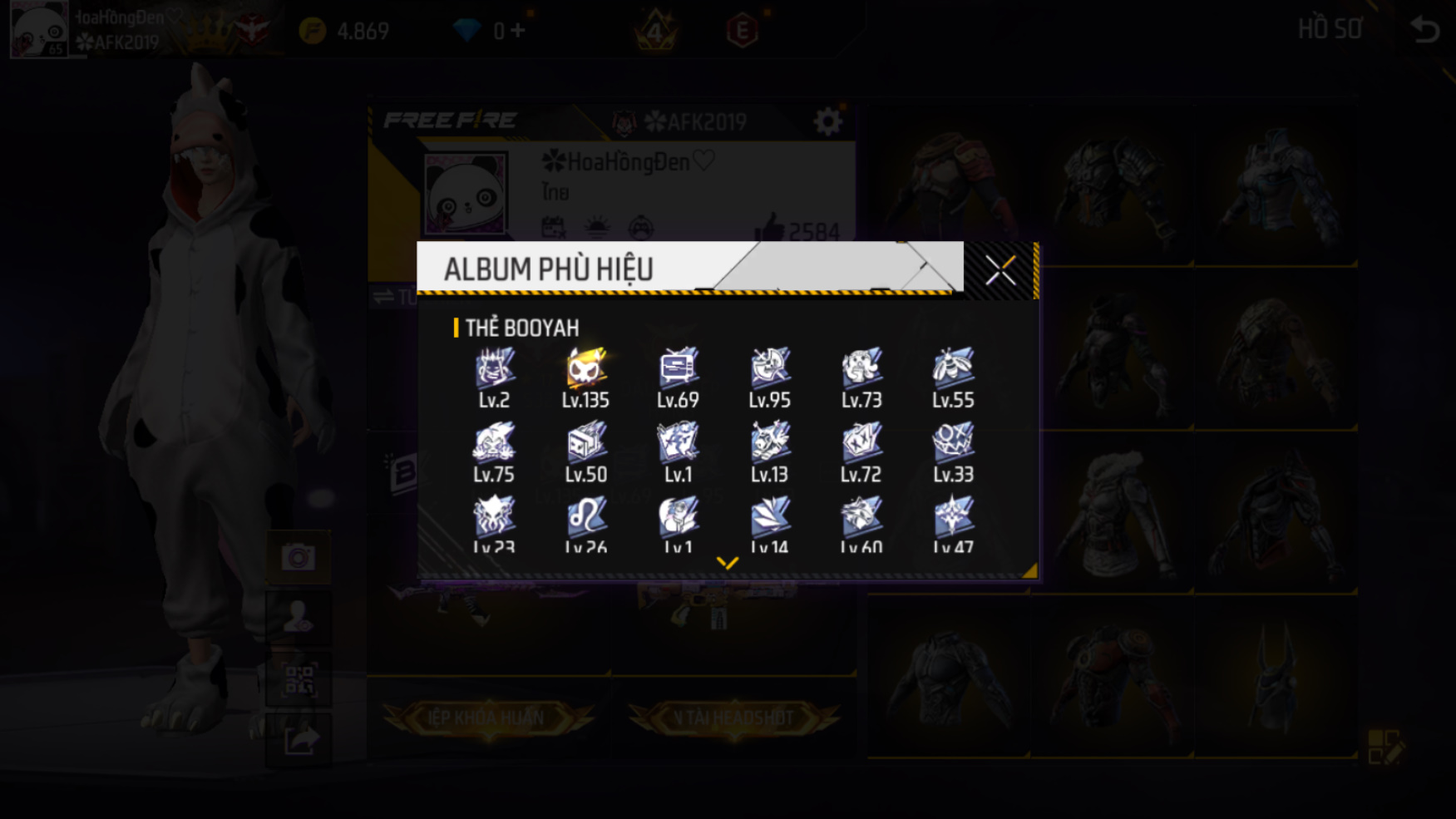The image size is (1456, 819).
Task: Select the Lv.47 badge
Action: click(x=953, y=516)
